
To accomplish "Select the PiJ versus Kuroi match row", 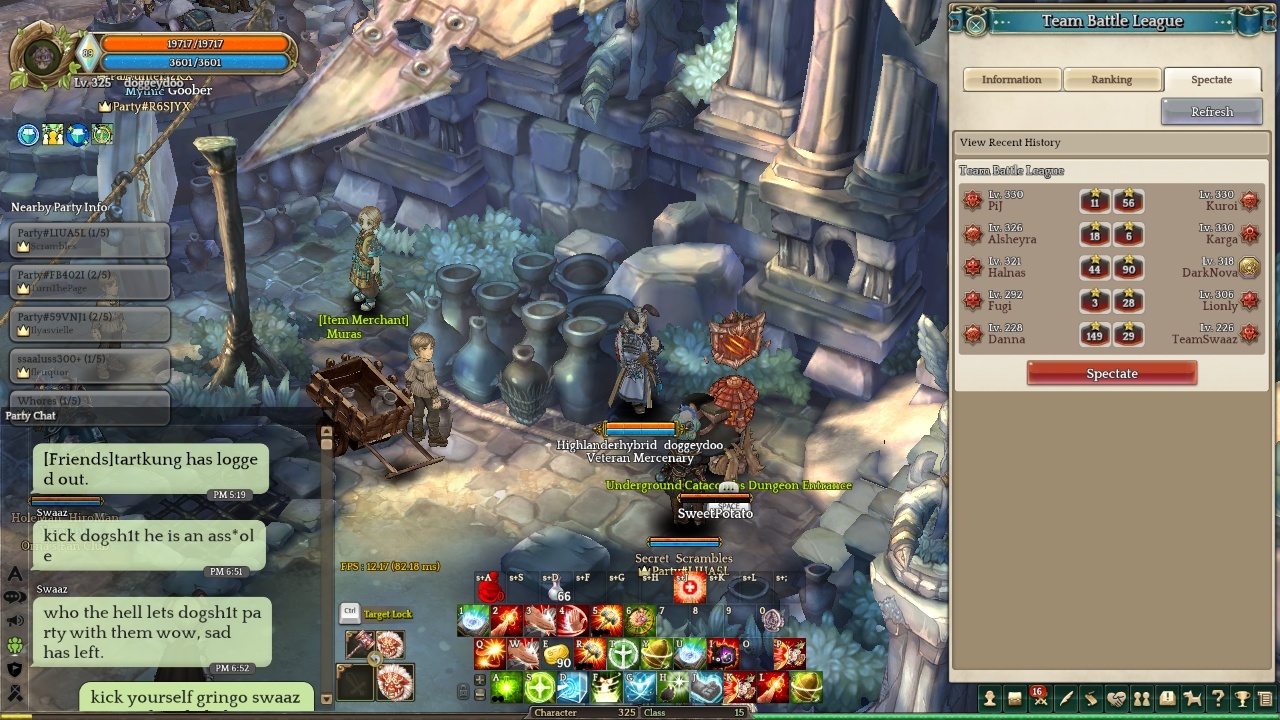I will click(x=1111, y=202).
